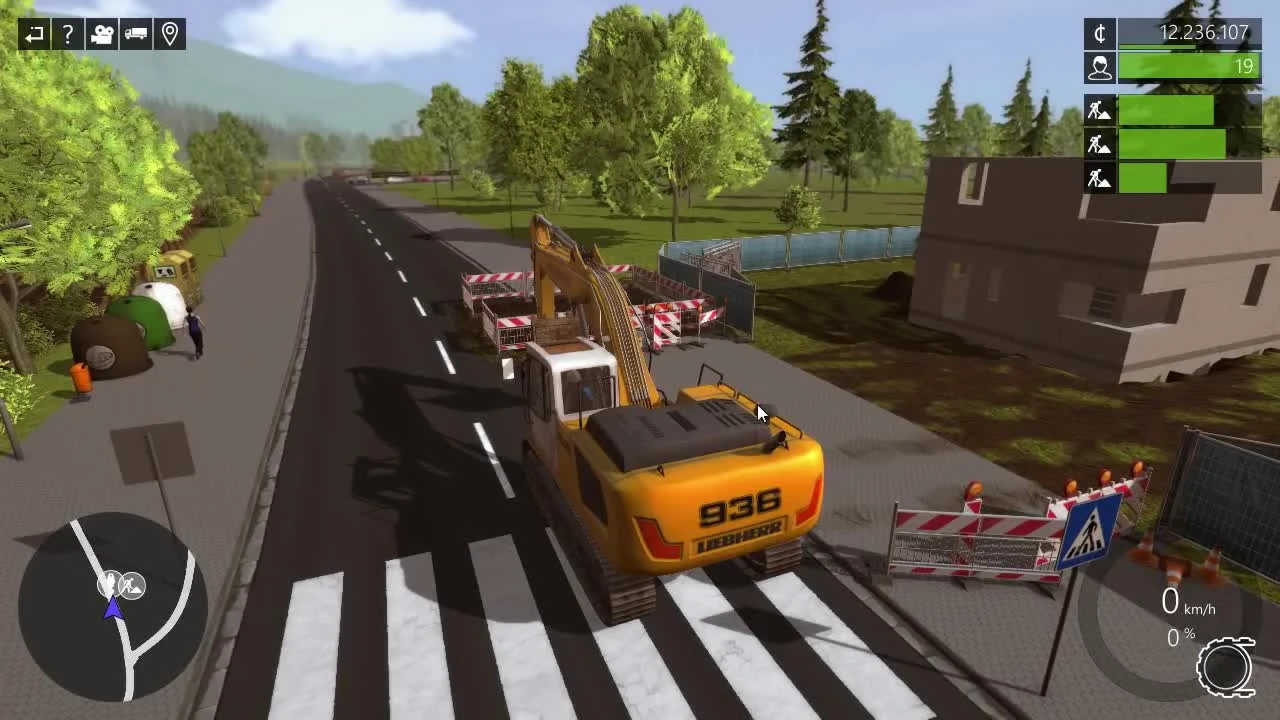This screenshot has height=720, width=1280.
Task: Select the exit vehicle icon
Action: [x=33, y=33]
